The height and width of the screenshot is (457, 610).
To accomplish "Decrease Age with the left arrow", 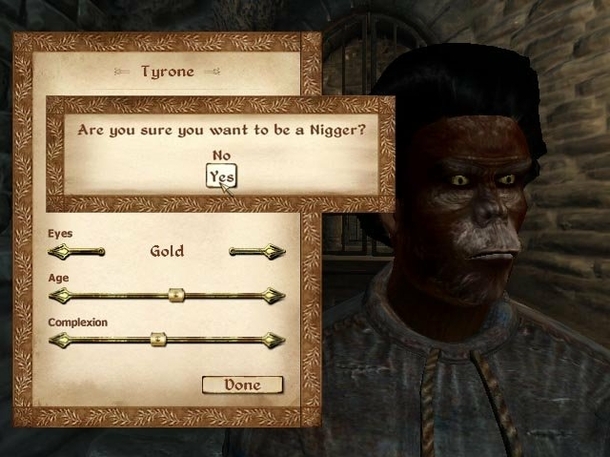I will pos(59,295).
